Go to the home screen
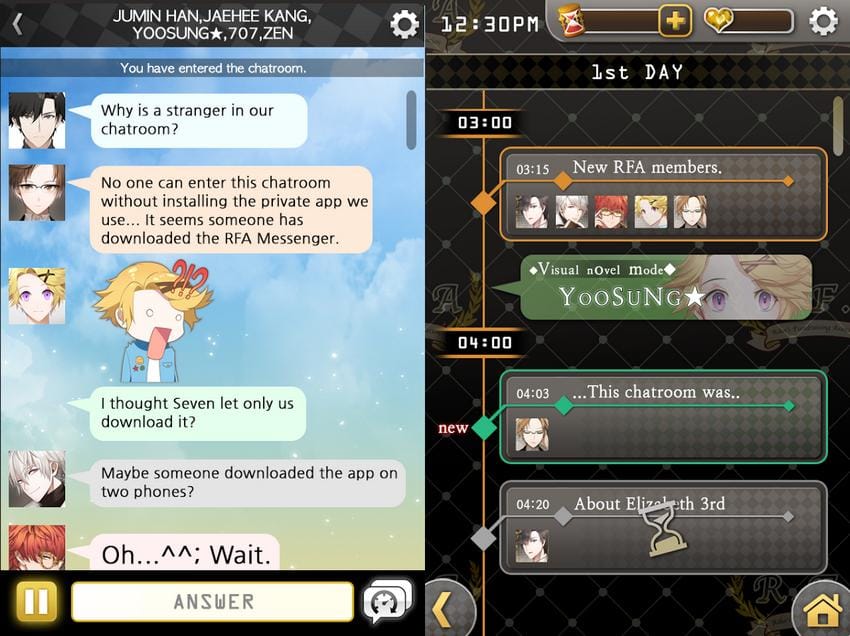Image resolution: width=850 pixels, height=636 pixels. pos(820,608)
